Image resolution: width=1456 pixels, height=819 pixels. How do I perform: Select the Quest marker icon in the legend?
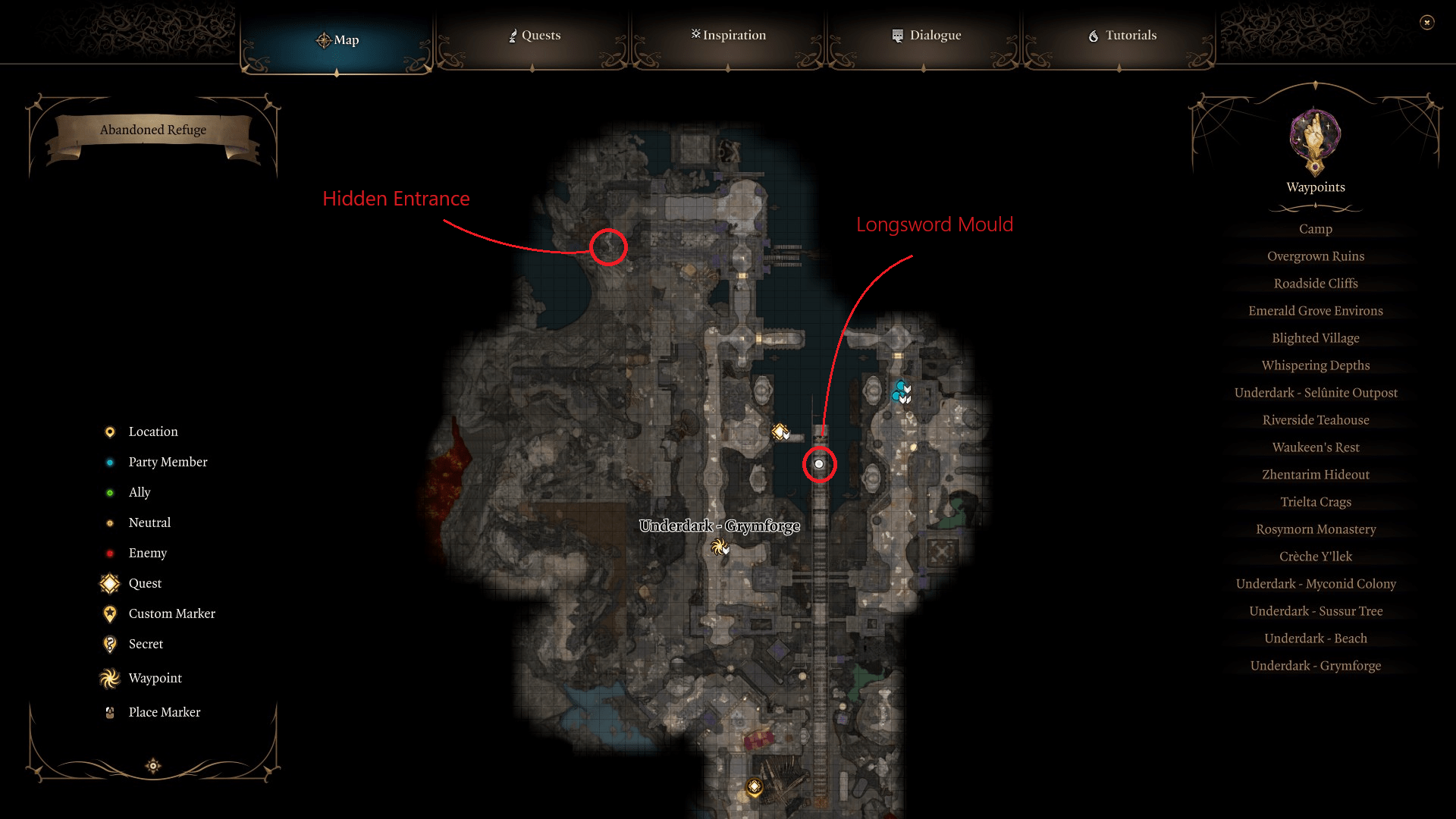(x=109, y=583)
